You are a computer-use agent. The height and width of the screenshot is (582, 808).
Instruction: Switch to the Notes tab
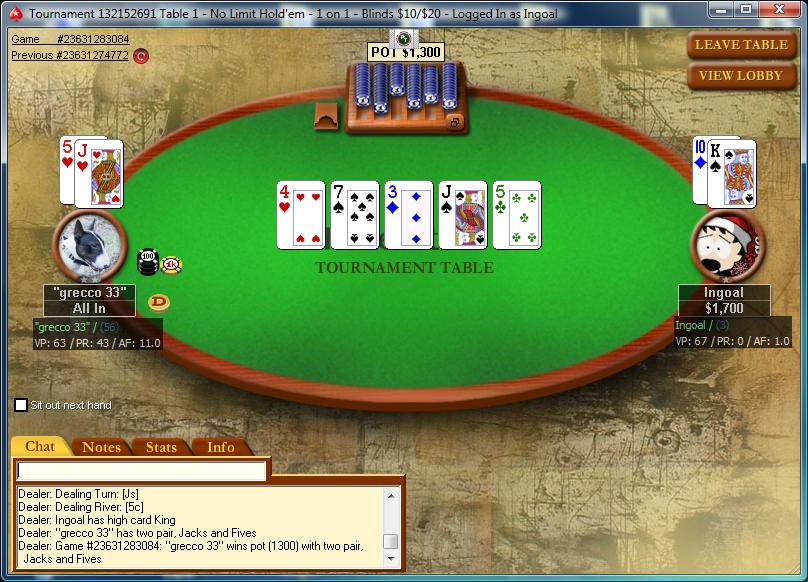pyautogui.click(x=101, y=447)
